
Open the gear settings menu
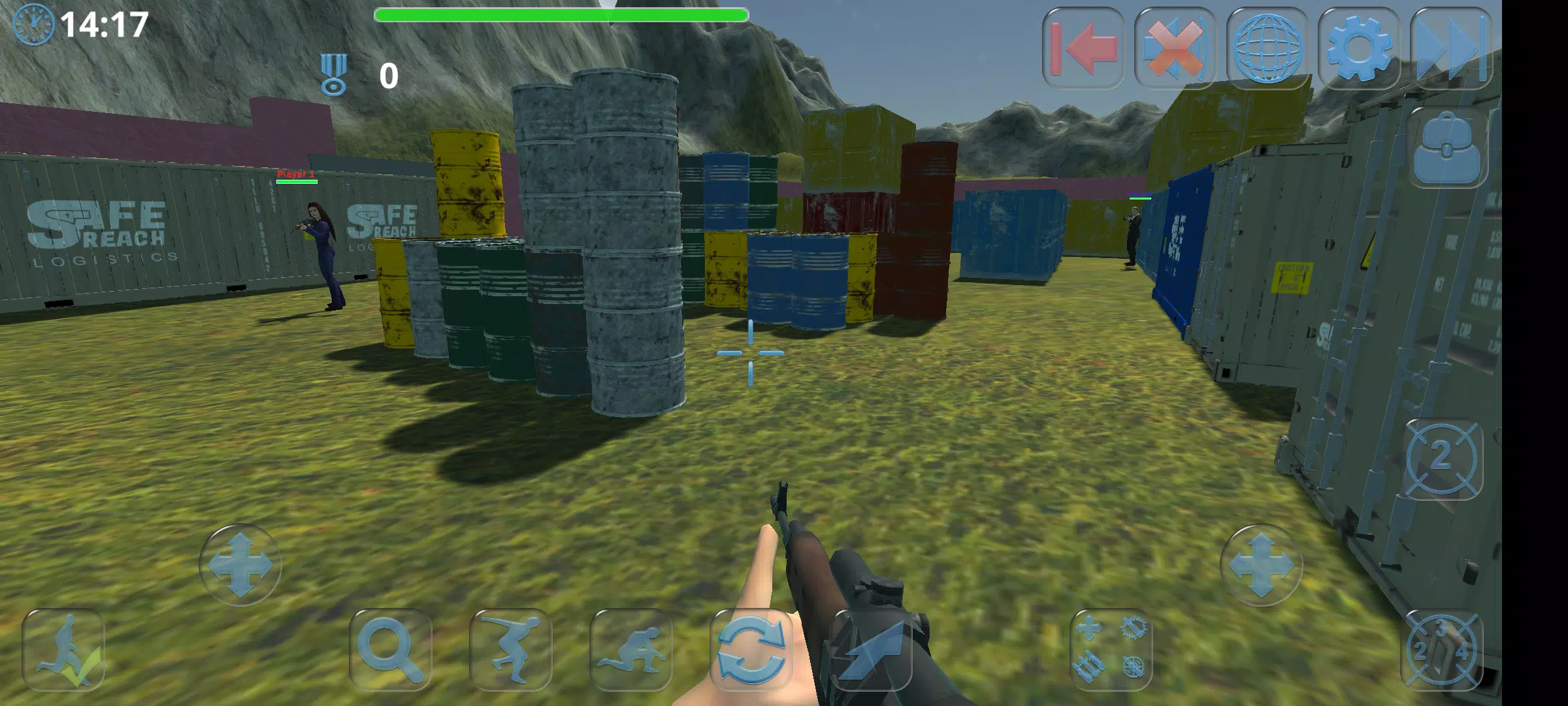pos(1358,48)
